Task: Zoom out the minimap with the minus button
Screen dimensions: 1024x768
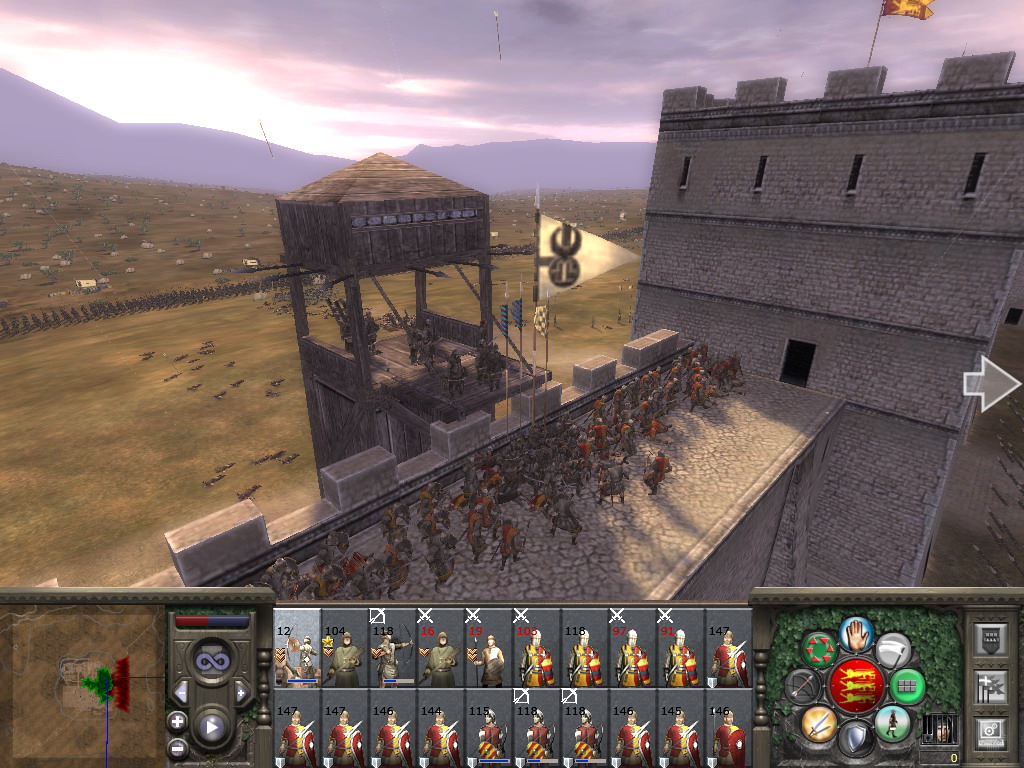Action: pyautogui.click(x=177, y=746)
